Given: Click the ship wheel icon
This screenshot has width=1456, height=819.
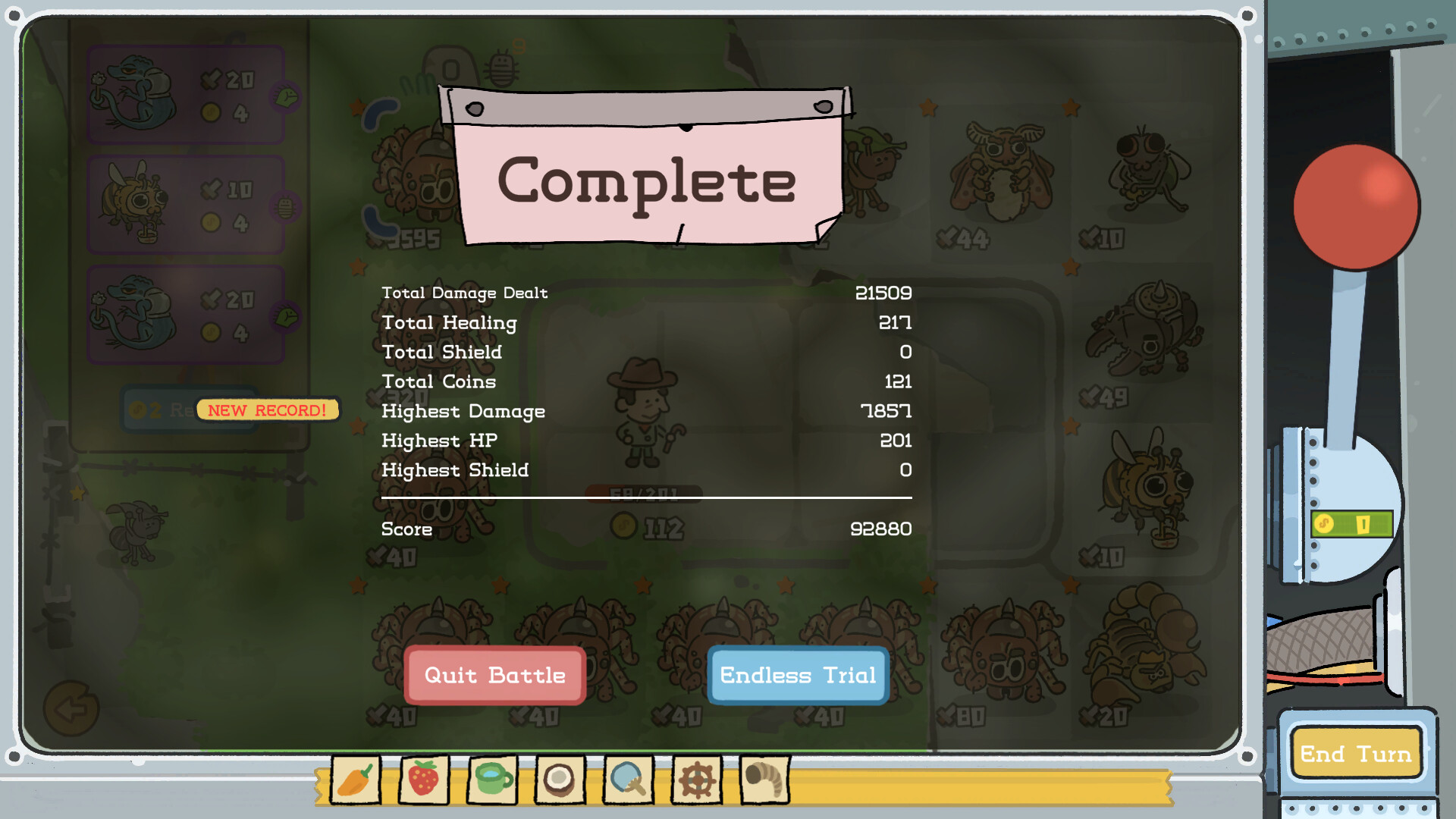Looking at the screenshot, I should [695, 778].
